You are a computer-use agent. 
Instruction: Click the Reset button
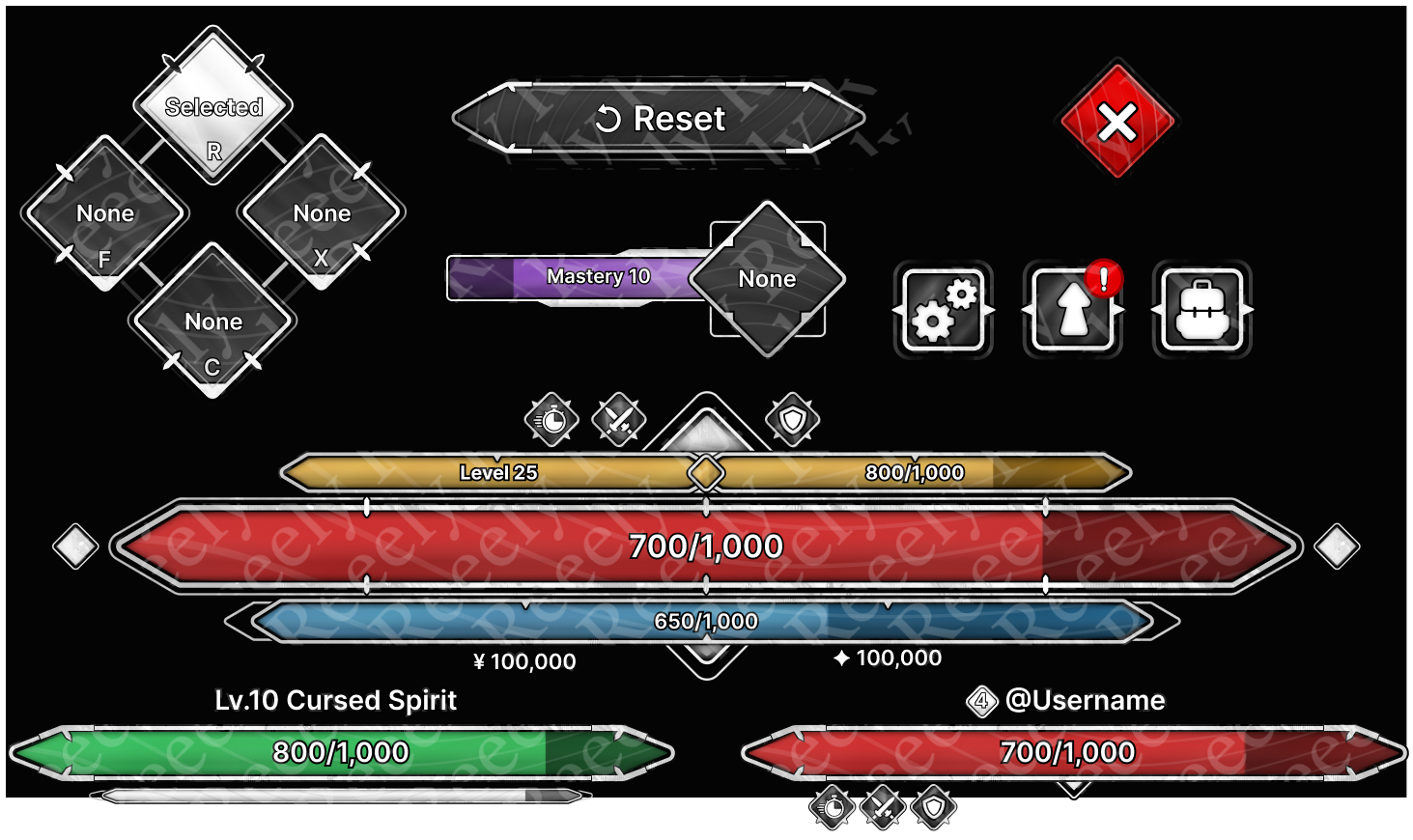tap(660, 119)
